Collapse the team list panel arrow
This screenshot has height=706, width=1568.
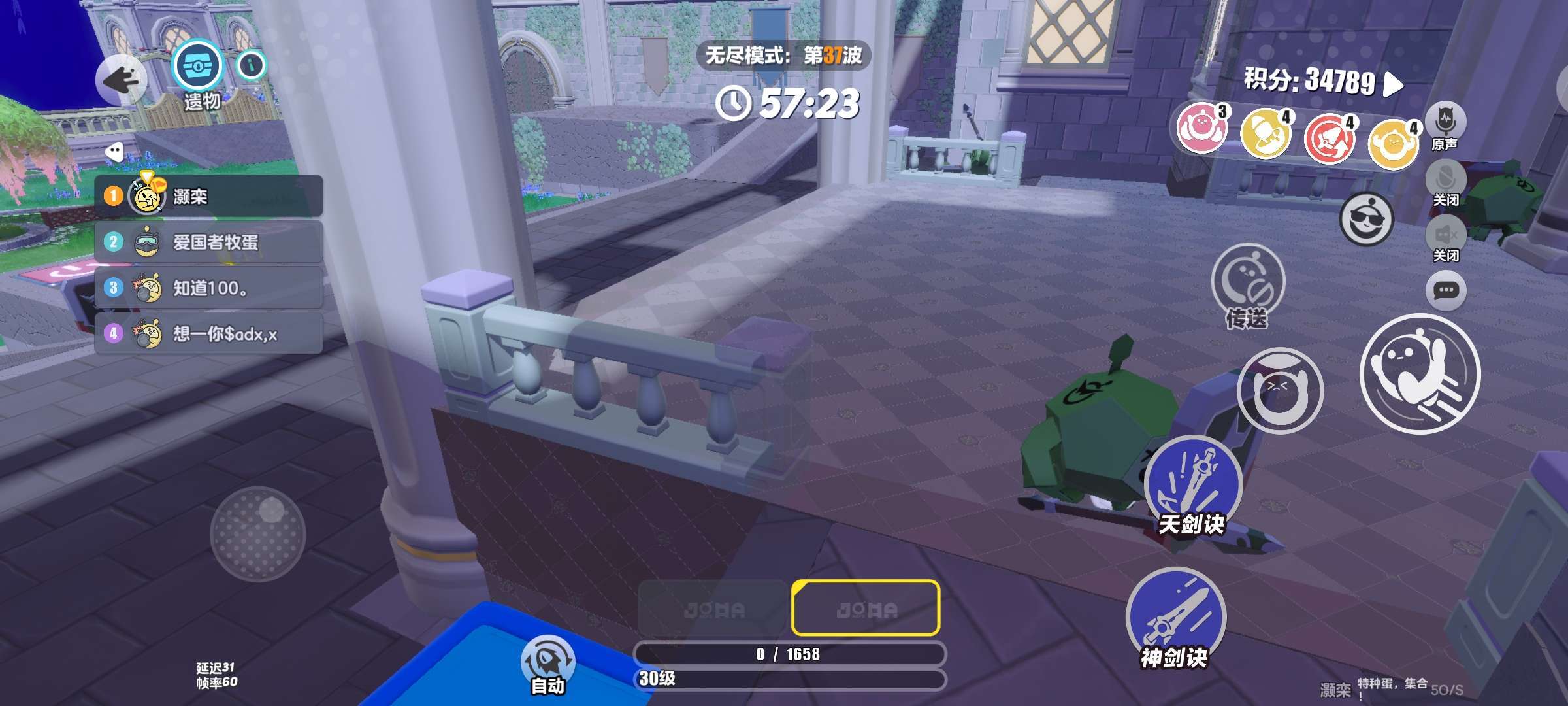click(x=114, y=152)
